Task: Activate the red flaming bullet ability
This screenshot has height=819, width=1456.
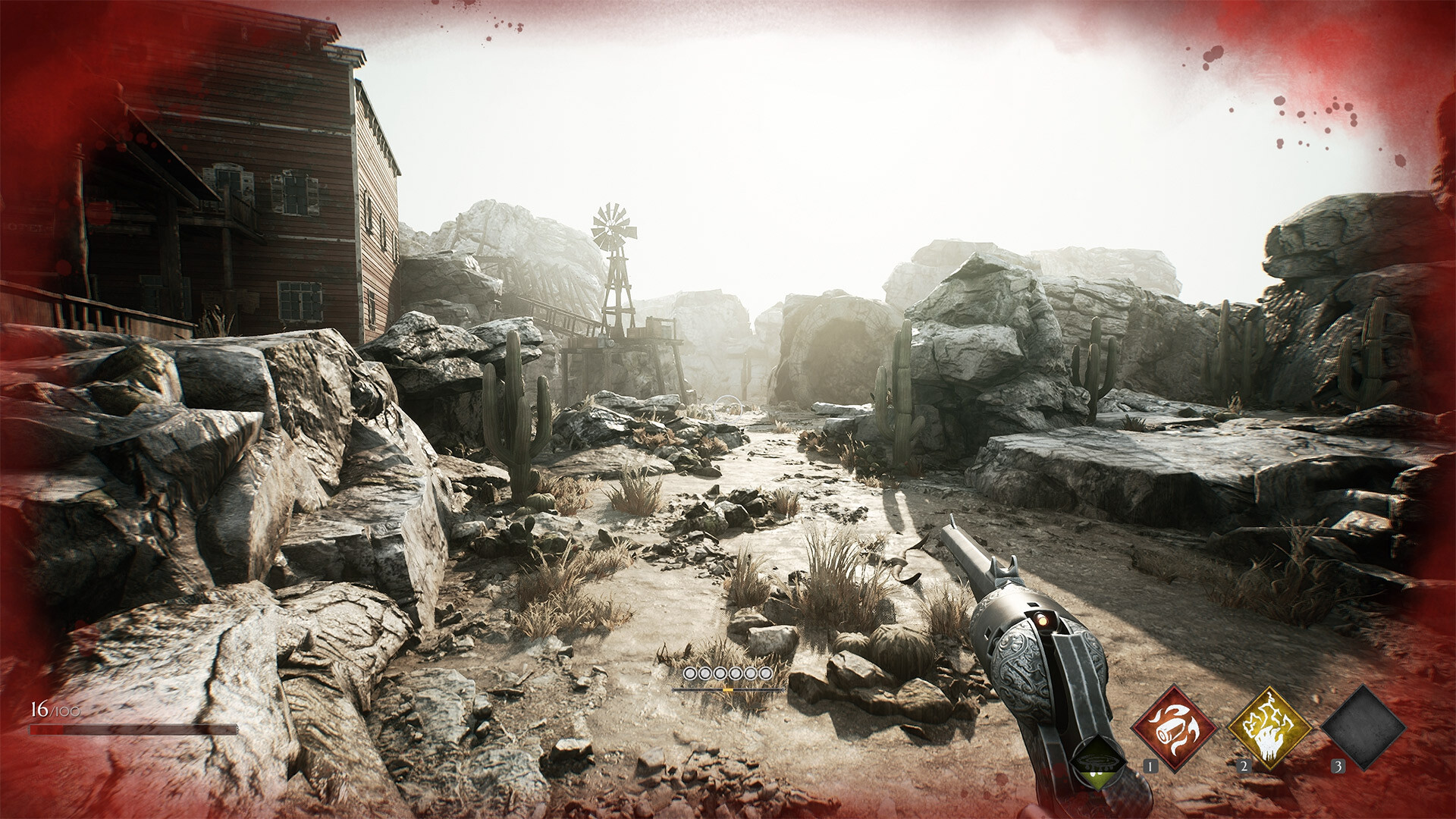Action: [1173, 727]
